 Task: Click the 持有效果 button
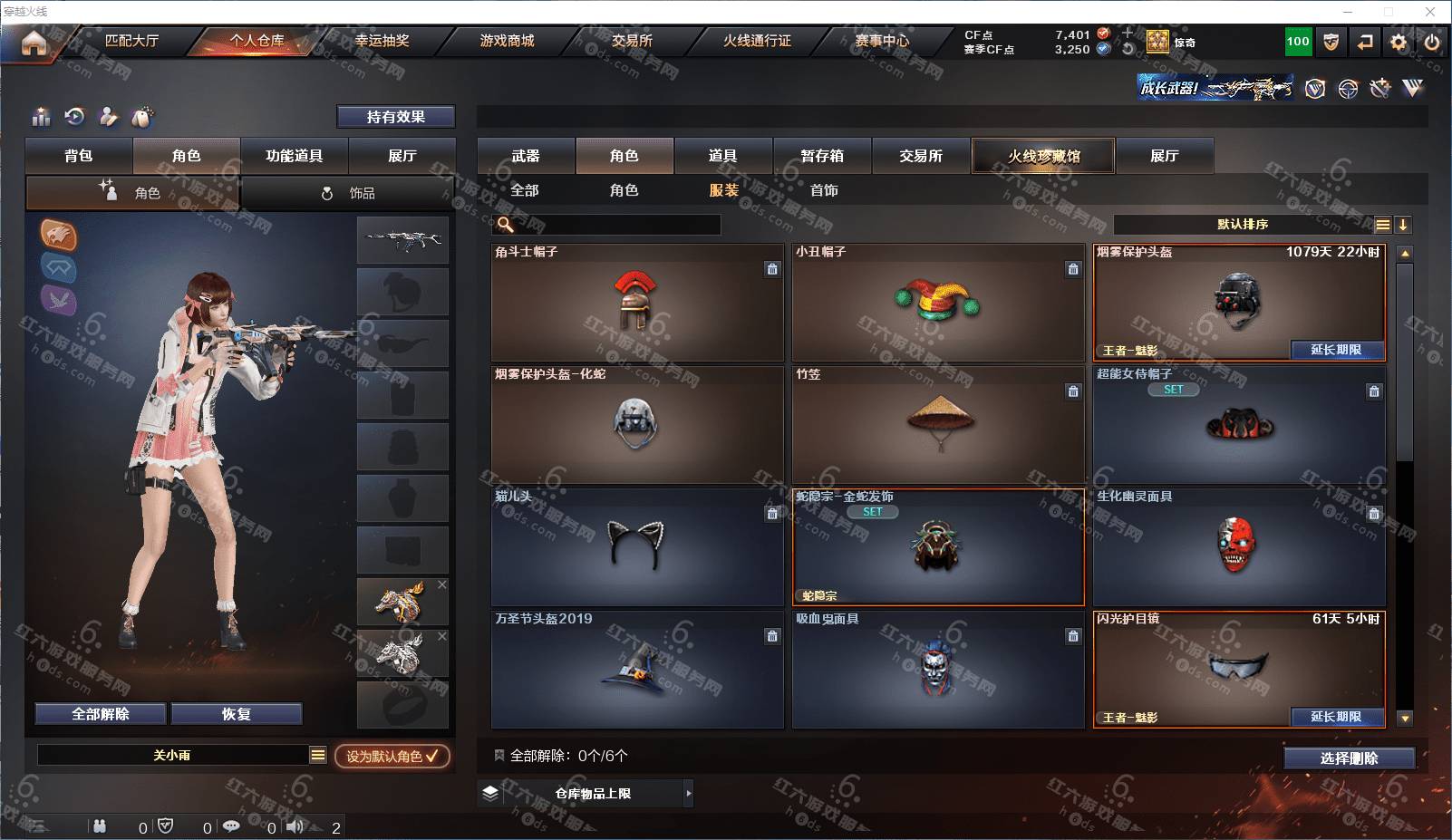click(x=395, y=117)
